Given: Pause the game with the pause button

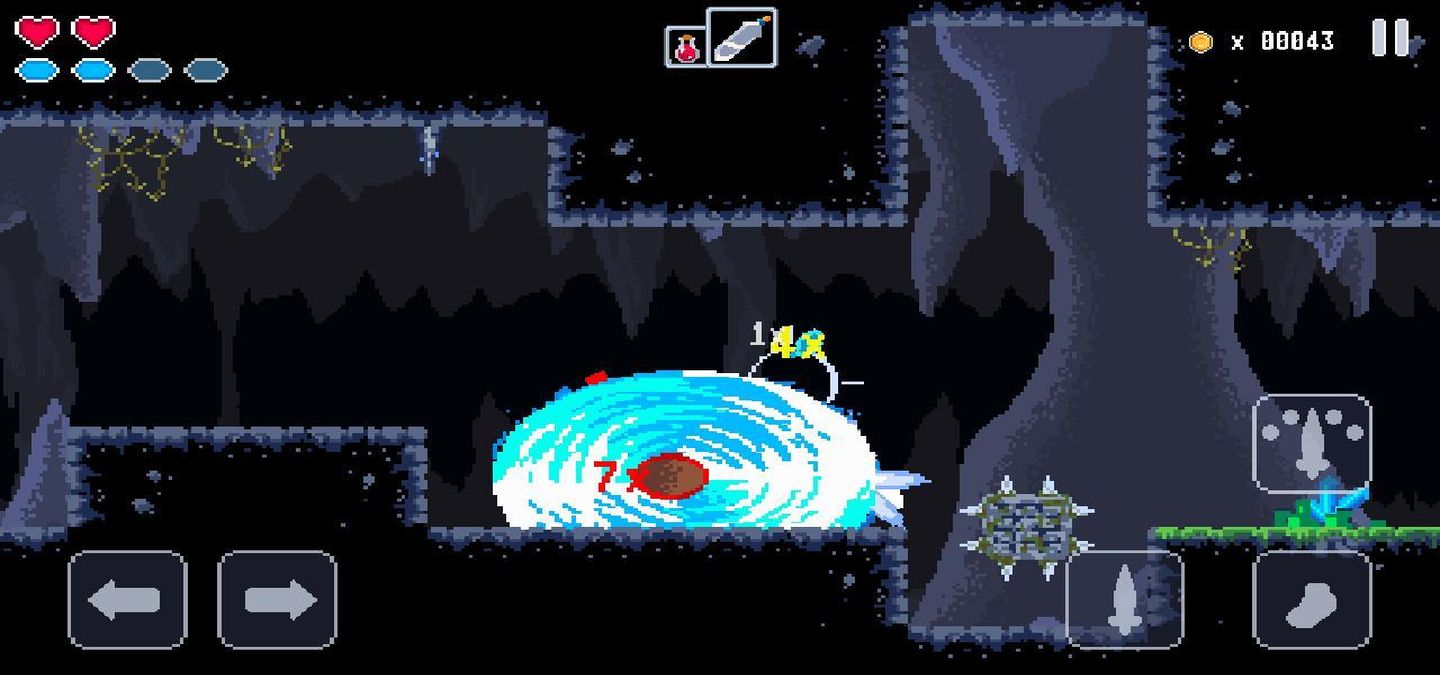Looking at the screenshot, I should click(1389, 39).
